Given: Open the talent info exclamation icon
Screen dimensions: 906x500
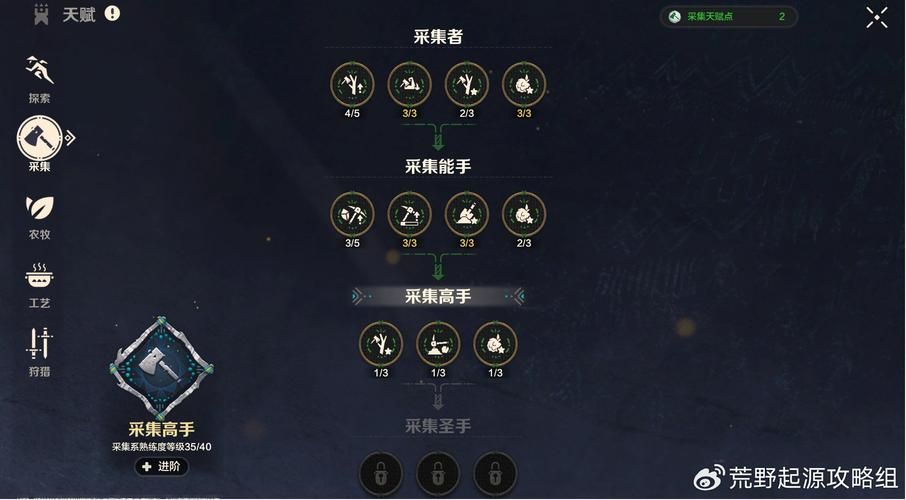Looking at the screenshot, I should (x=112, y=14).
